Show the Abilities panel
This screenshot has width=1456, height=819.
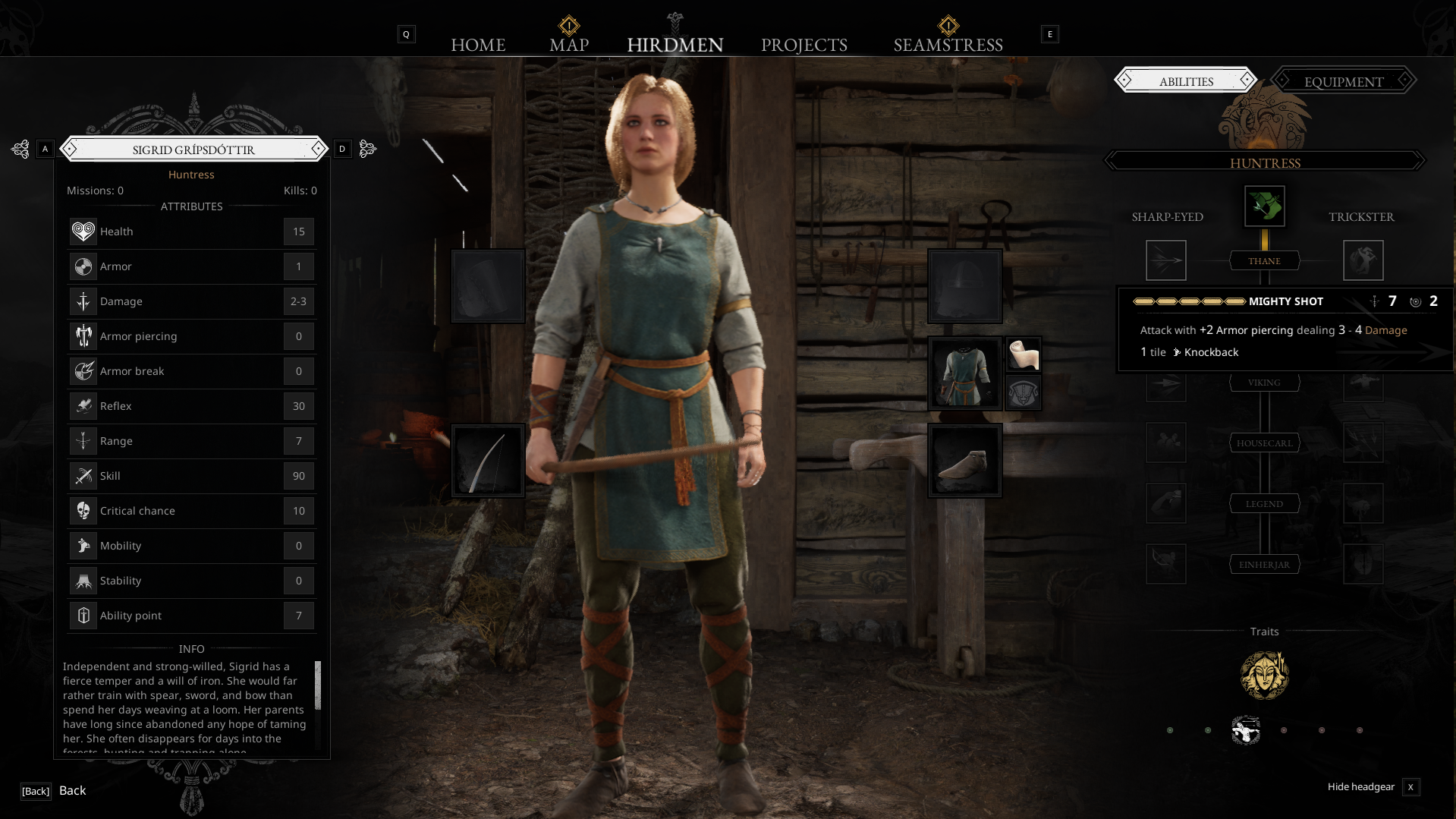[1186, 81]
